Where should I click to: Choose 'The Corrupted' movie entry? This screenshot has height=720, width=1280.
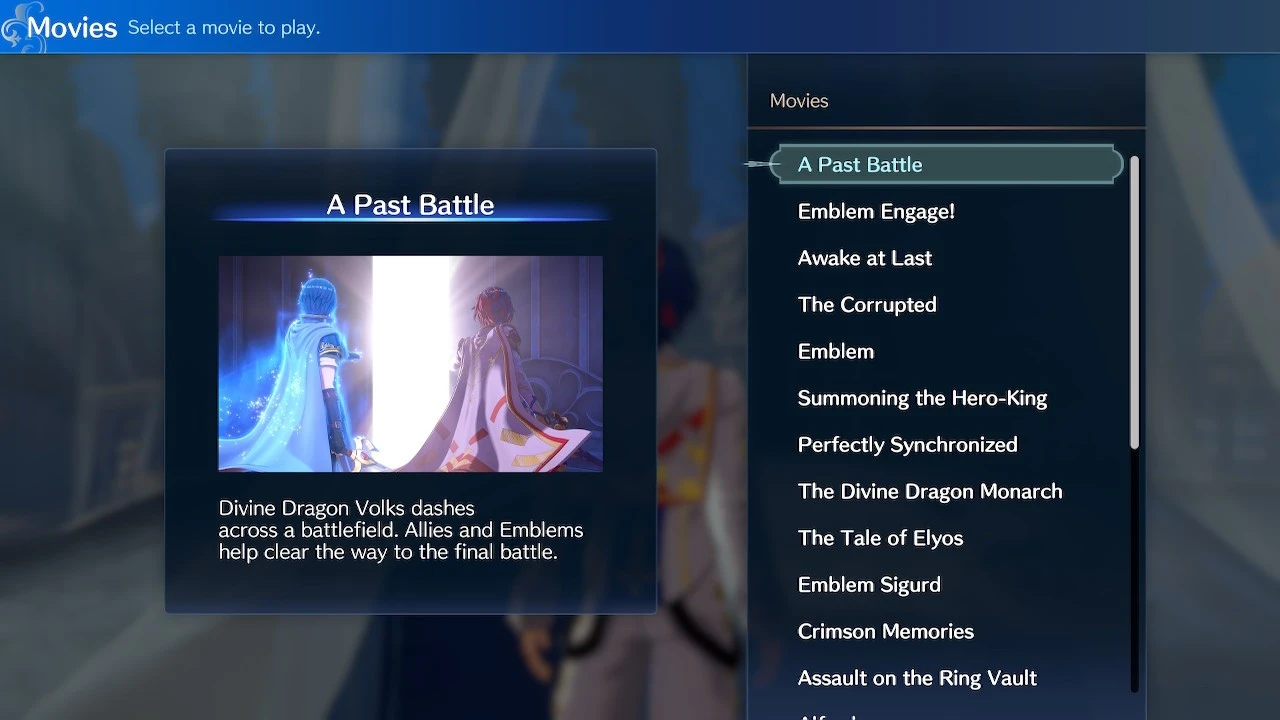coord(867,305)
